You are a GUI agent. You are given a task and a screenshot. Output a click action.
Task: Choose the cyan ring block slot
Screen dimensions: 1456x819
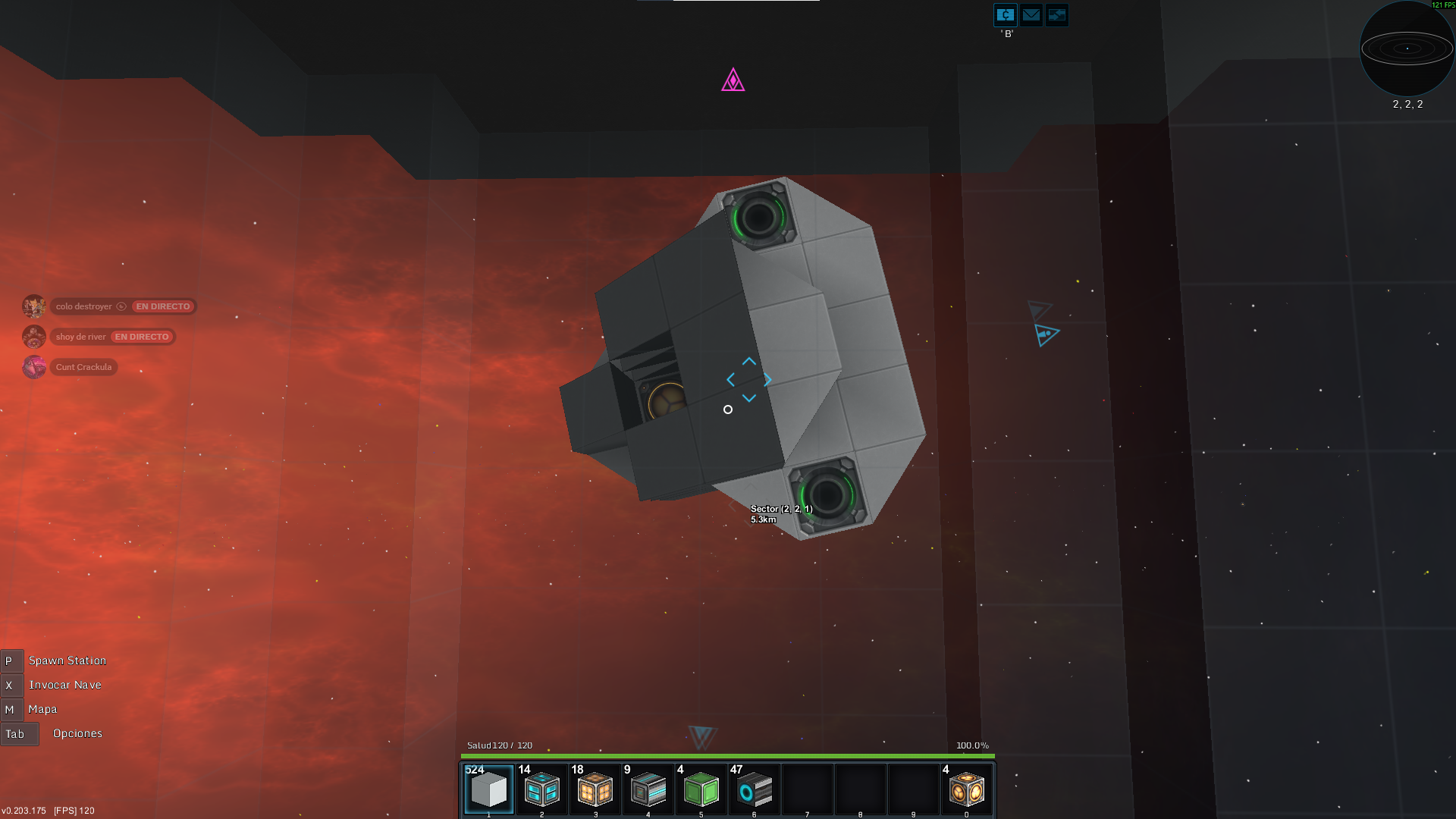pos(754,790)
